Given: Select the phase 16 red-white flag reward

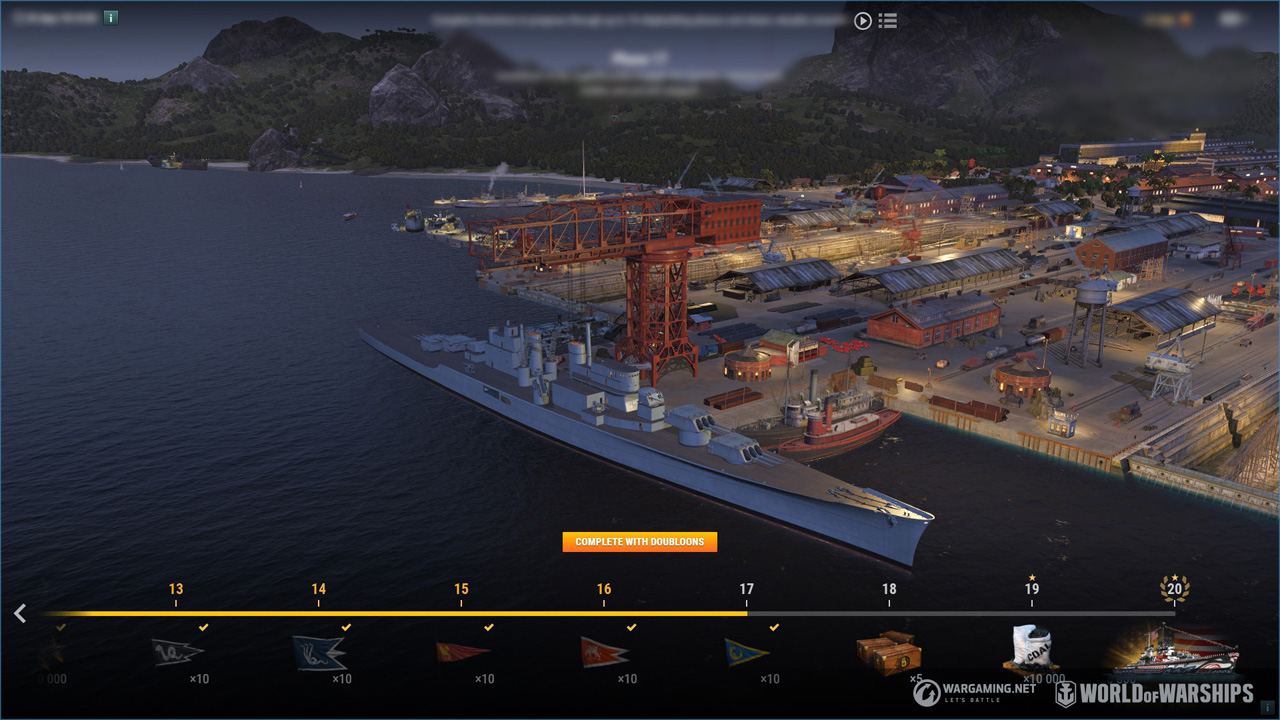Looking at the screenshot, I should pyautogui.click(x=605, y=653).
